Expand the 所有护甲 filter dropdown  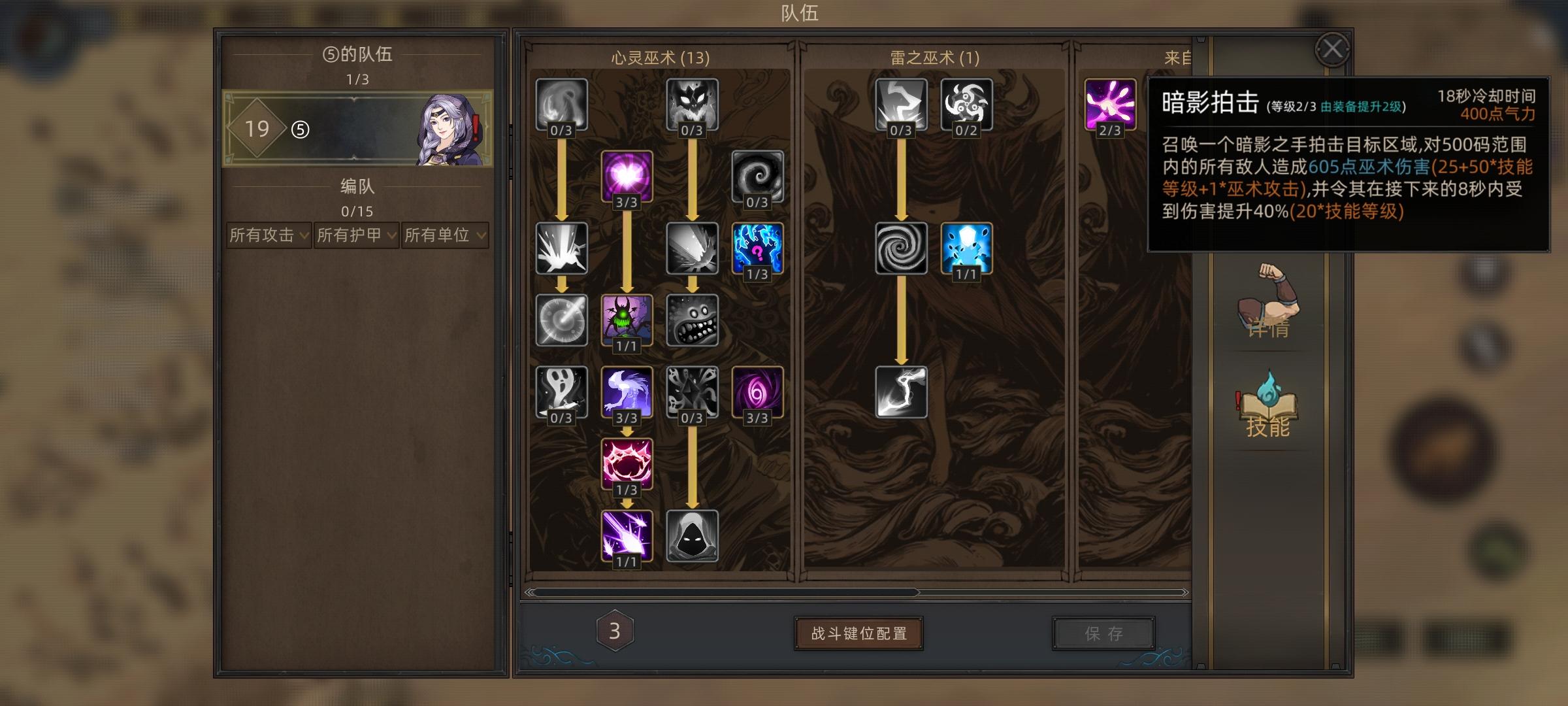(x=356, y=237)
